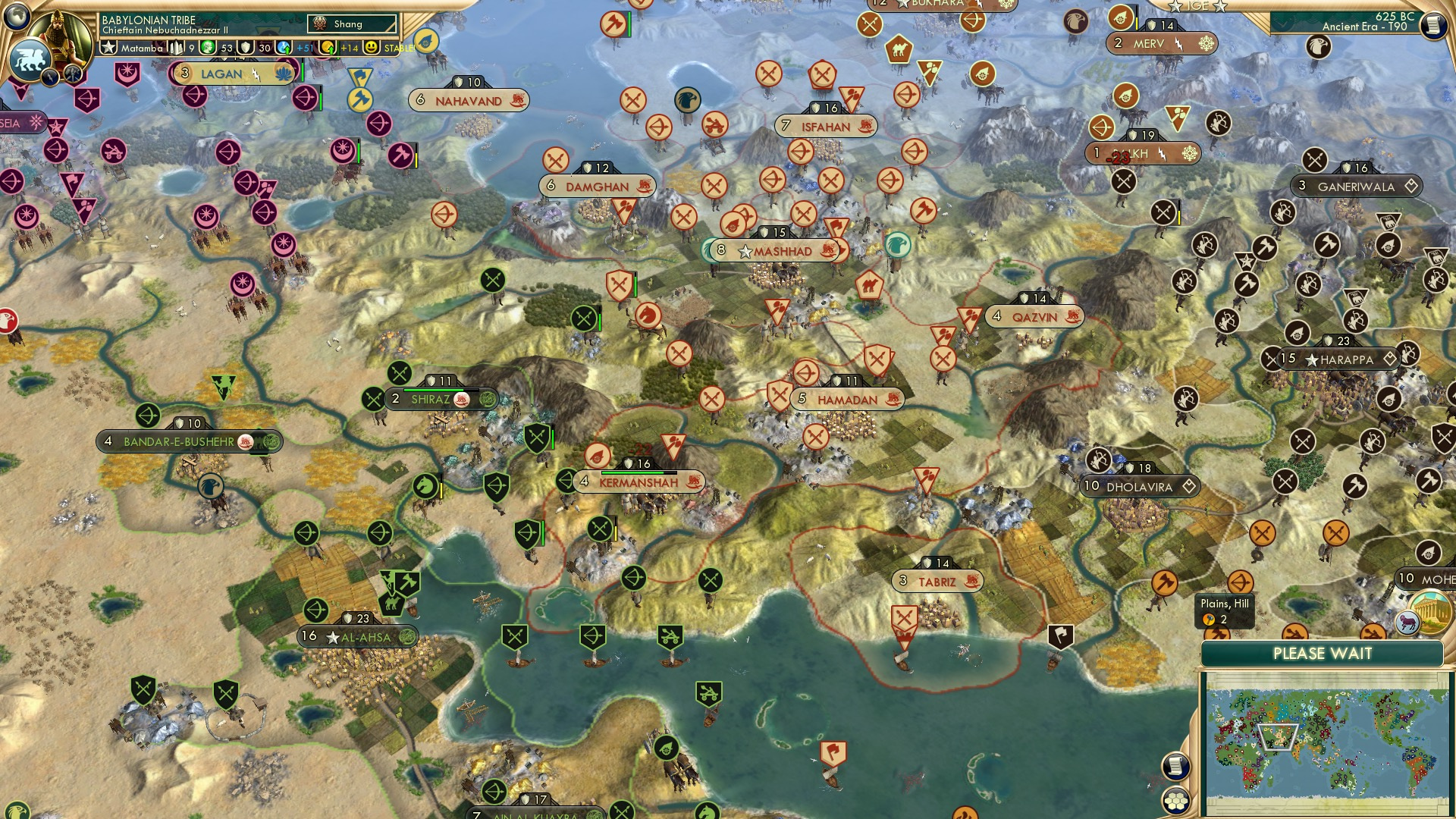Open the notification log scroll icon
This screenshot has width=1456, height=819.
click(1175, 766)
